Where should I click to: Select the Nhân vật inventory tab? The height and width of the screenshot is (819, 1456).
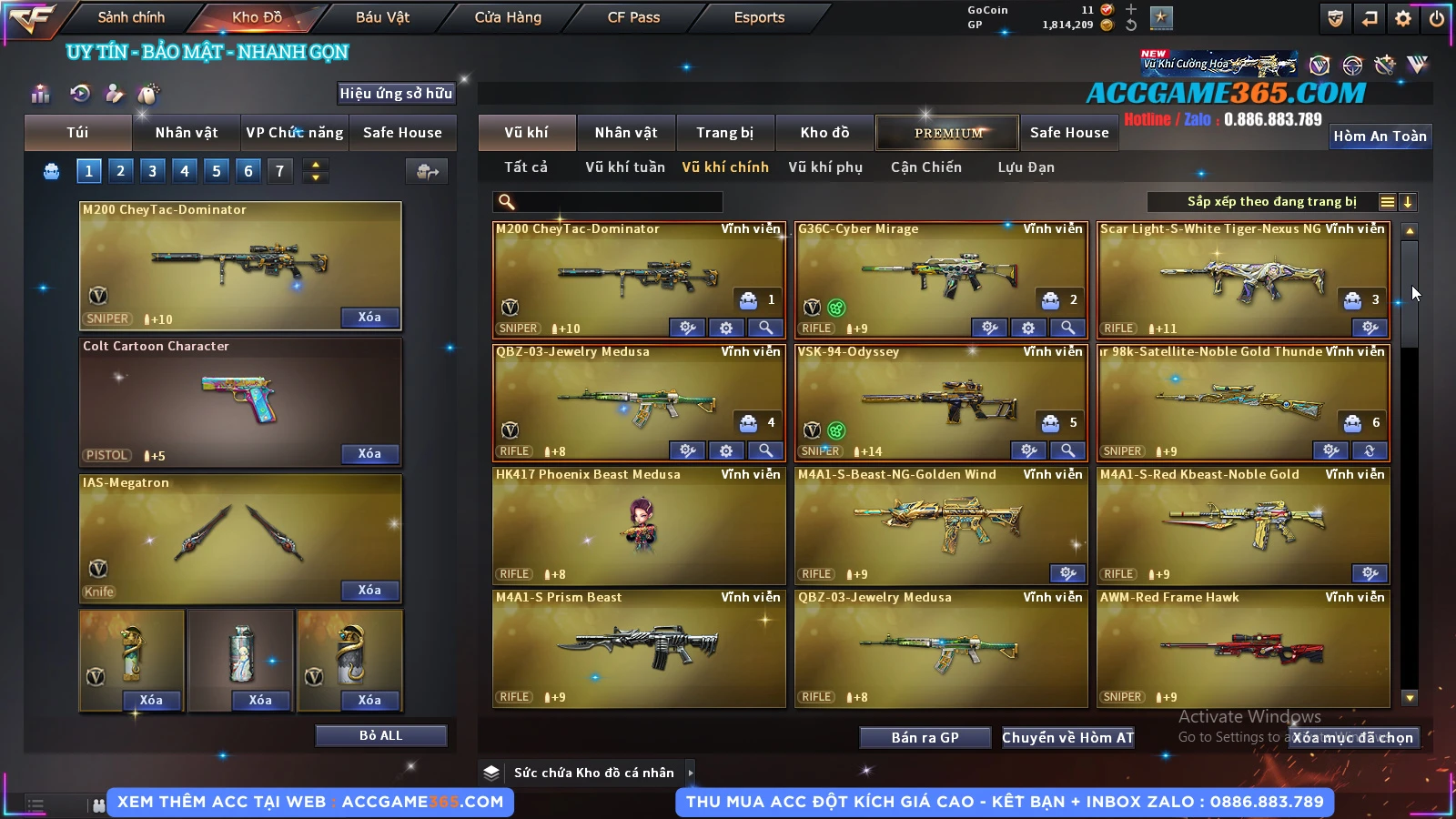tap(626, 133)
